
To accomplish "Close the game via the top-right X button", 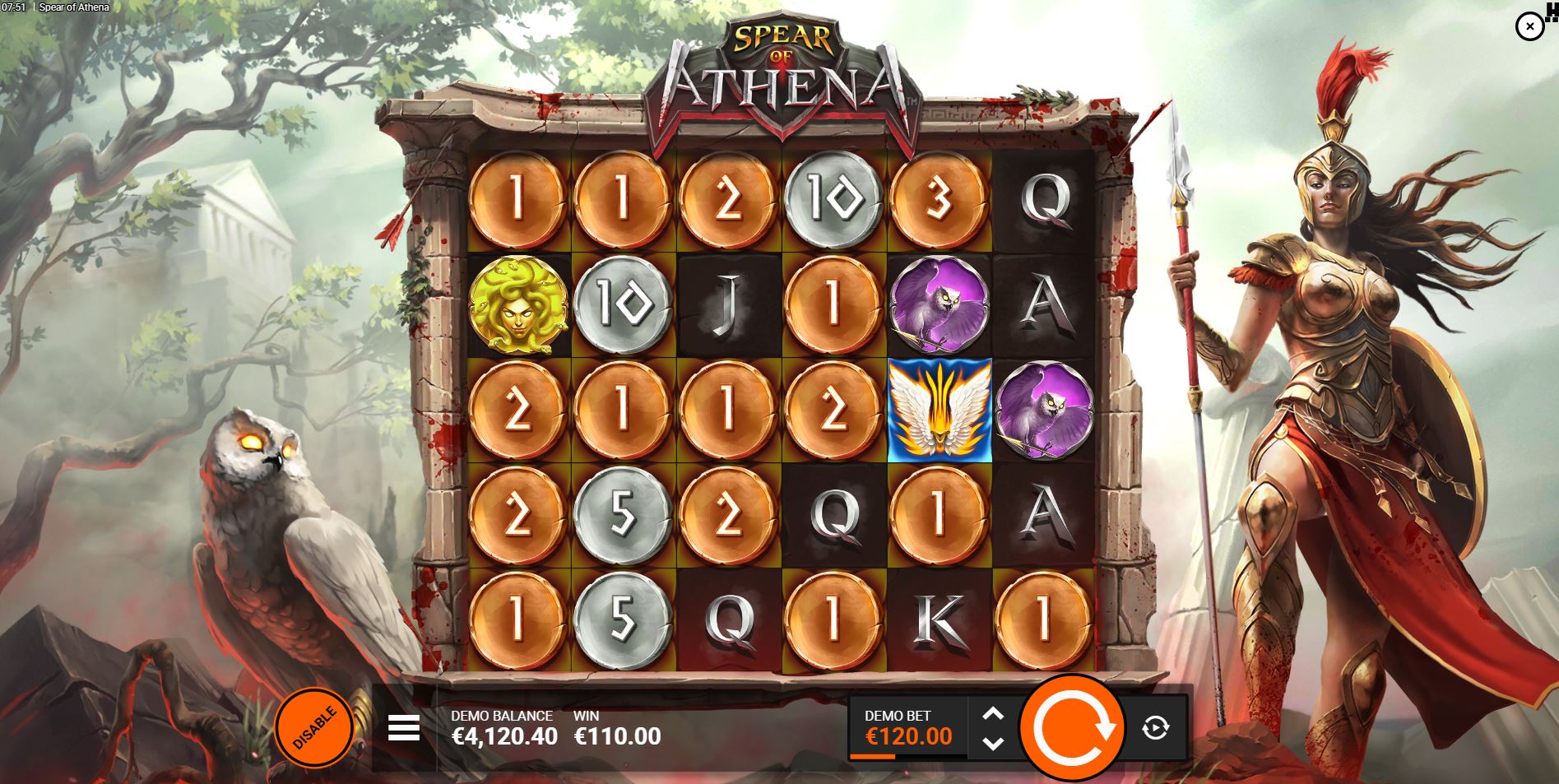I will coord(1530,26).
